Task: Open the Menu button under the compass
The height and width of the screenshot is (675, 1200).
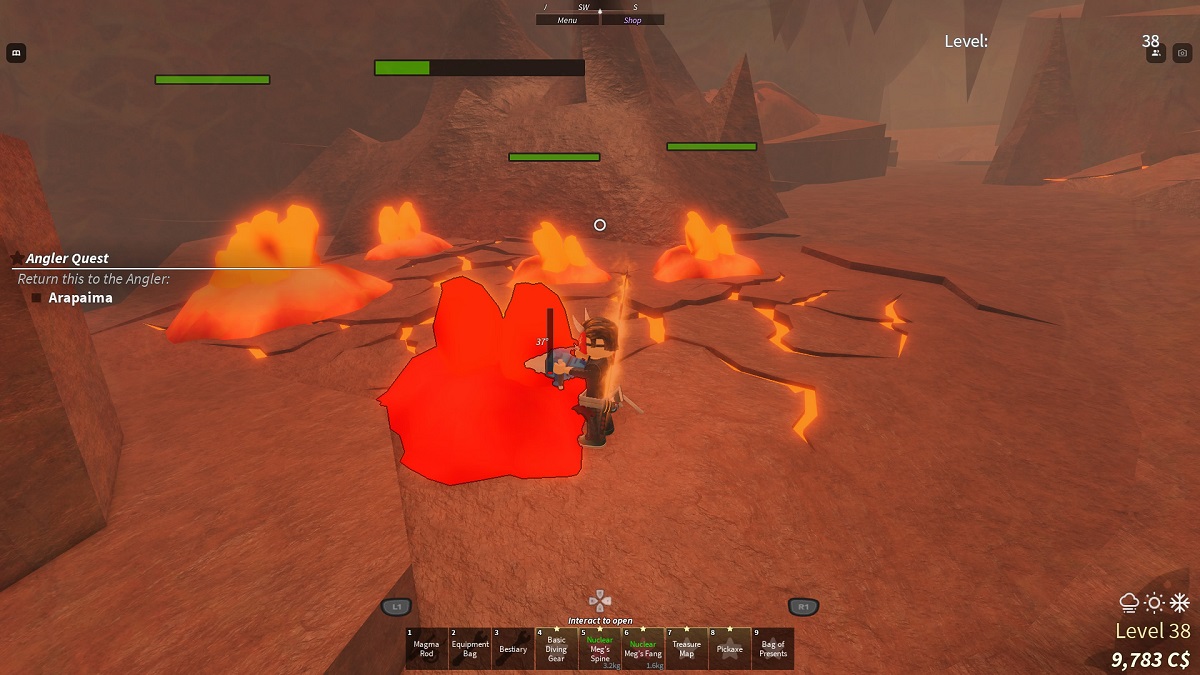Action: (567, 20)
